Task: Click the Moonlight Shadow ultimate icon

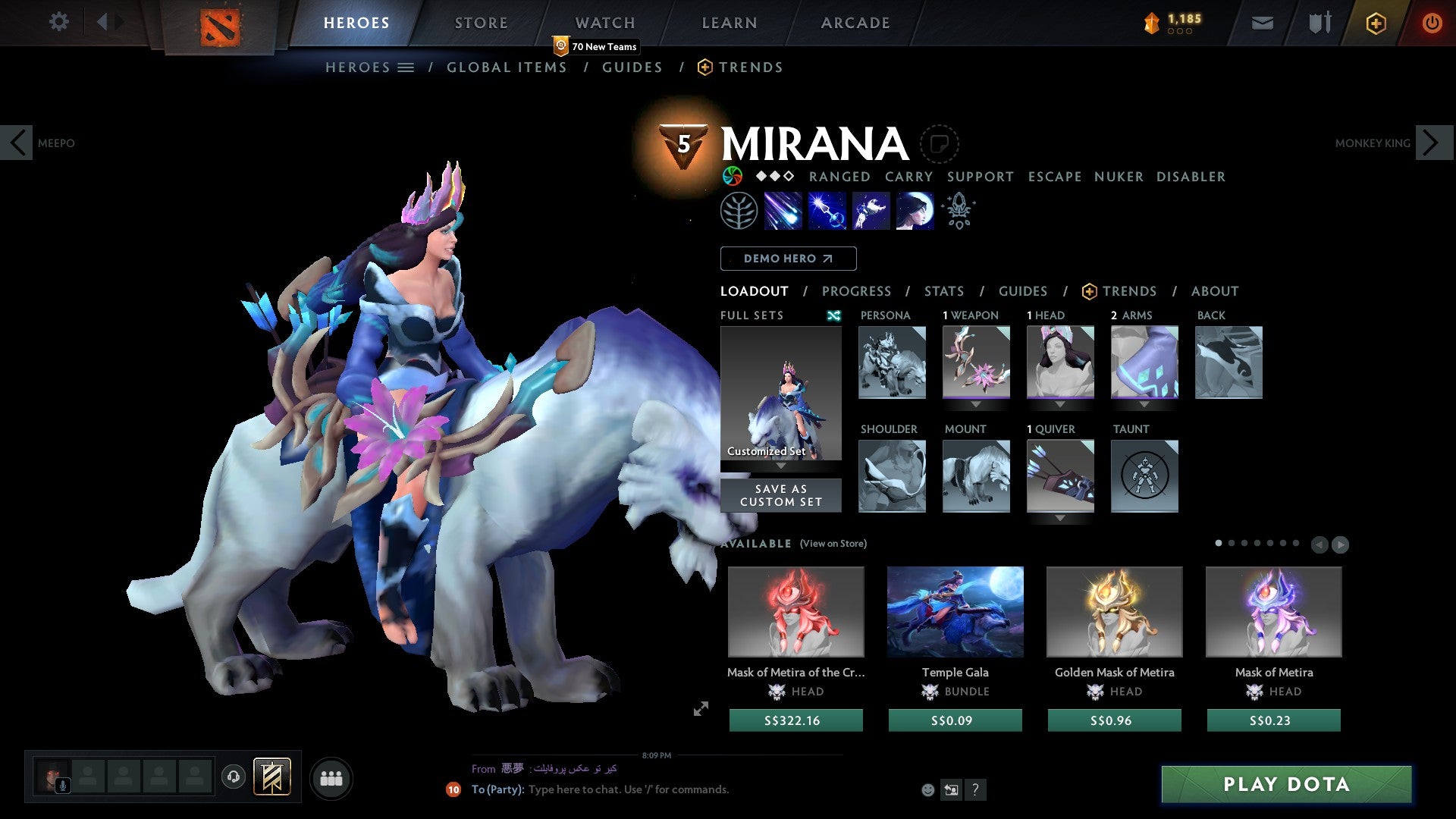Action: tap(915, 211)
